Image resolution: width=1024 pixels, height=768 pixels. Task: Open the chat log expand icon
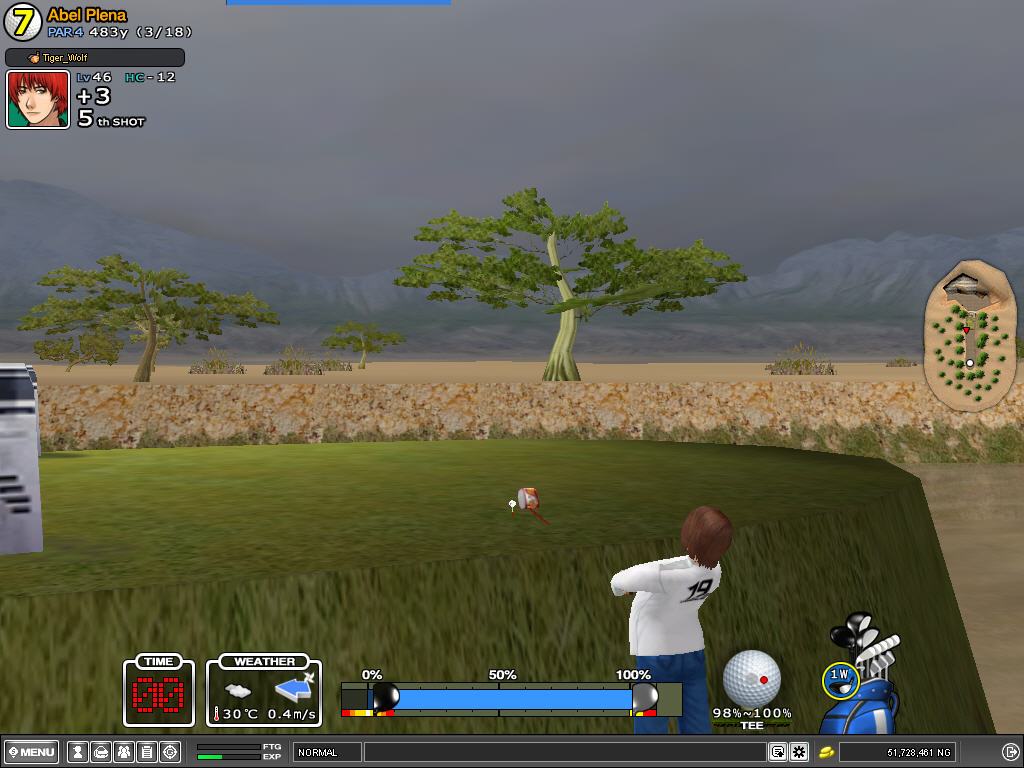(777, 752)
